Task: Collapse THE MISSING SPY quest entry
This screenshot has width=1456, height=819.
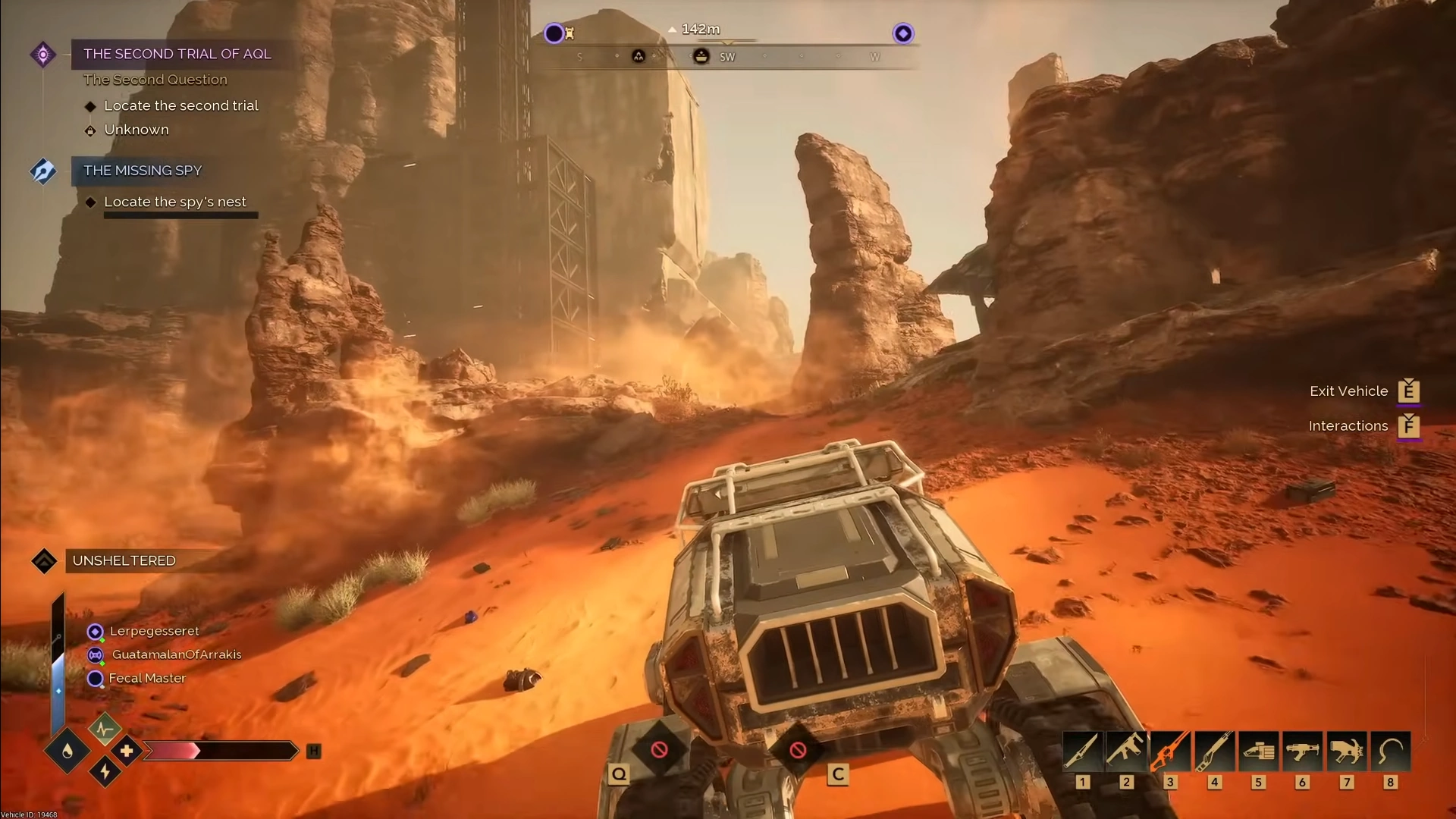Action: pyautogui.click(x=142, y=171)
